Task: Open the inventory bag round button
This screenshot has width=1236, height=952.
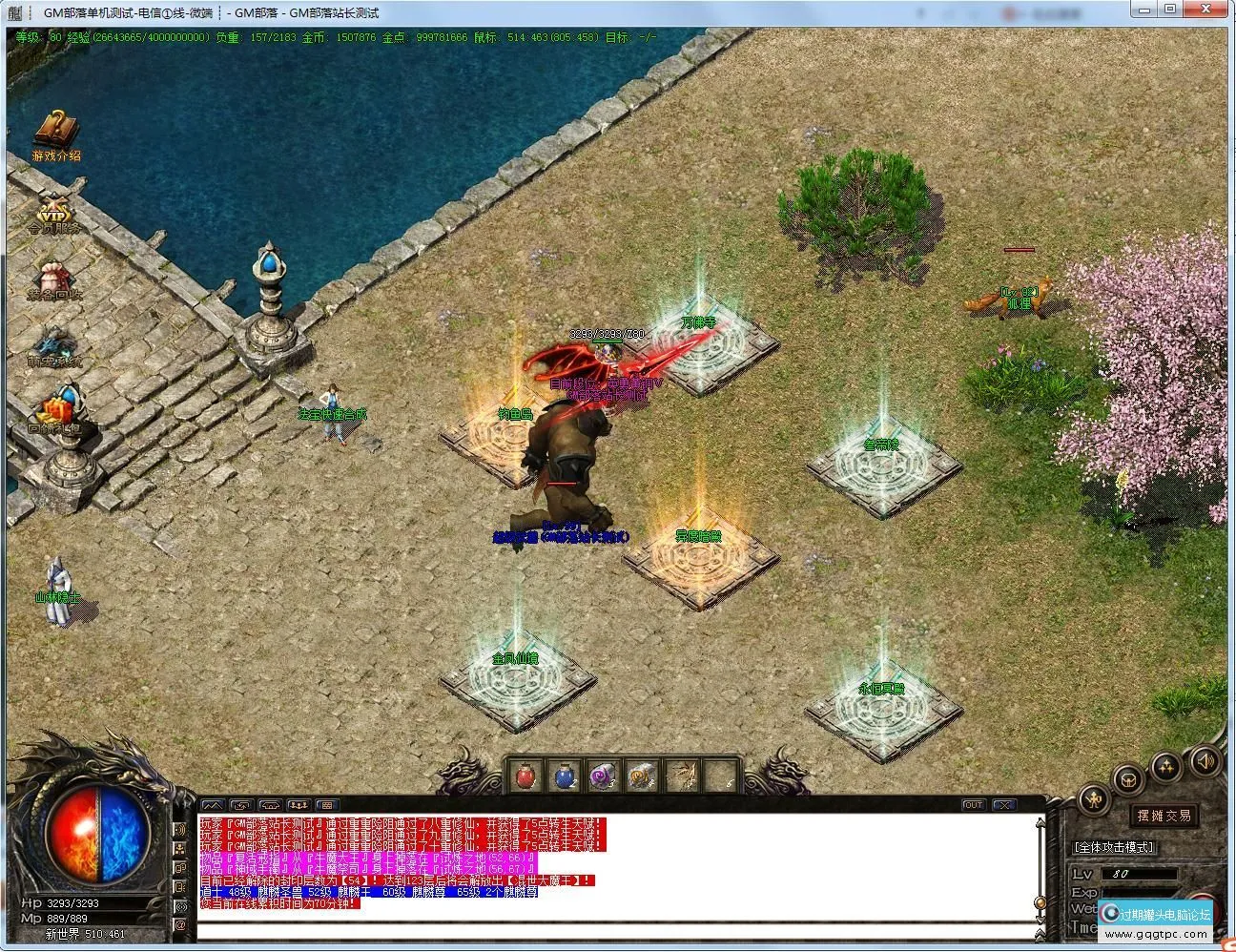Action: [1130, 778]
